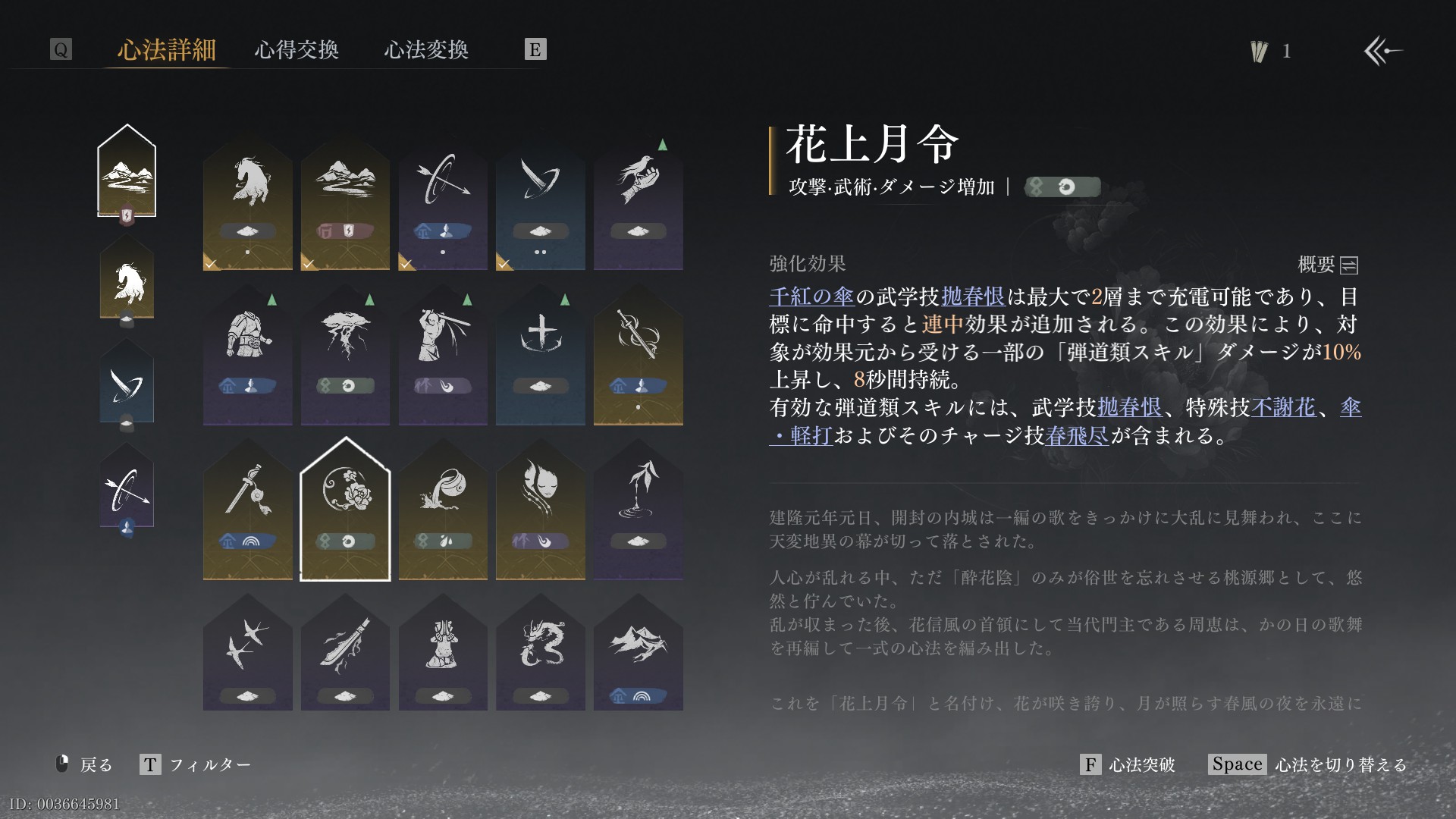The width and height of the screenshot is (1456, 819).
Task: Open the フィルター filter option
Action: click(196, 764)
